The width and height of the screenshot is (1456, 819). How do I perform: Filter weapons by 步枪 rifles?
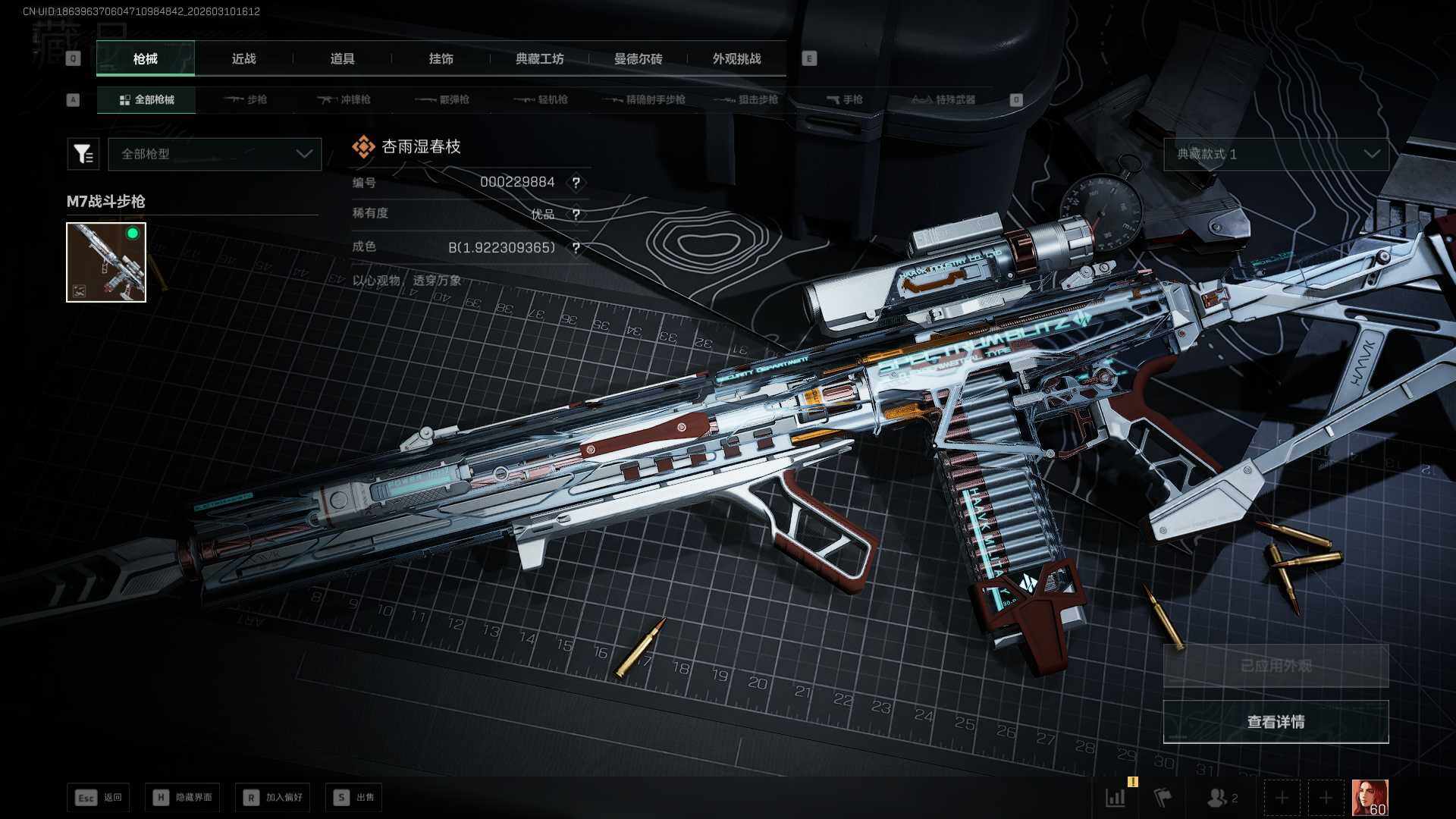[246, 99]
